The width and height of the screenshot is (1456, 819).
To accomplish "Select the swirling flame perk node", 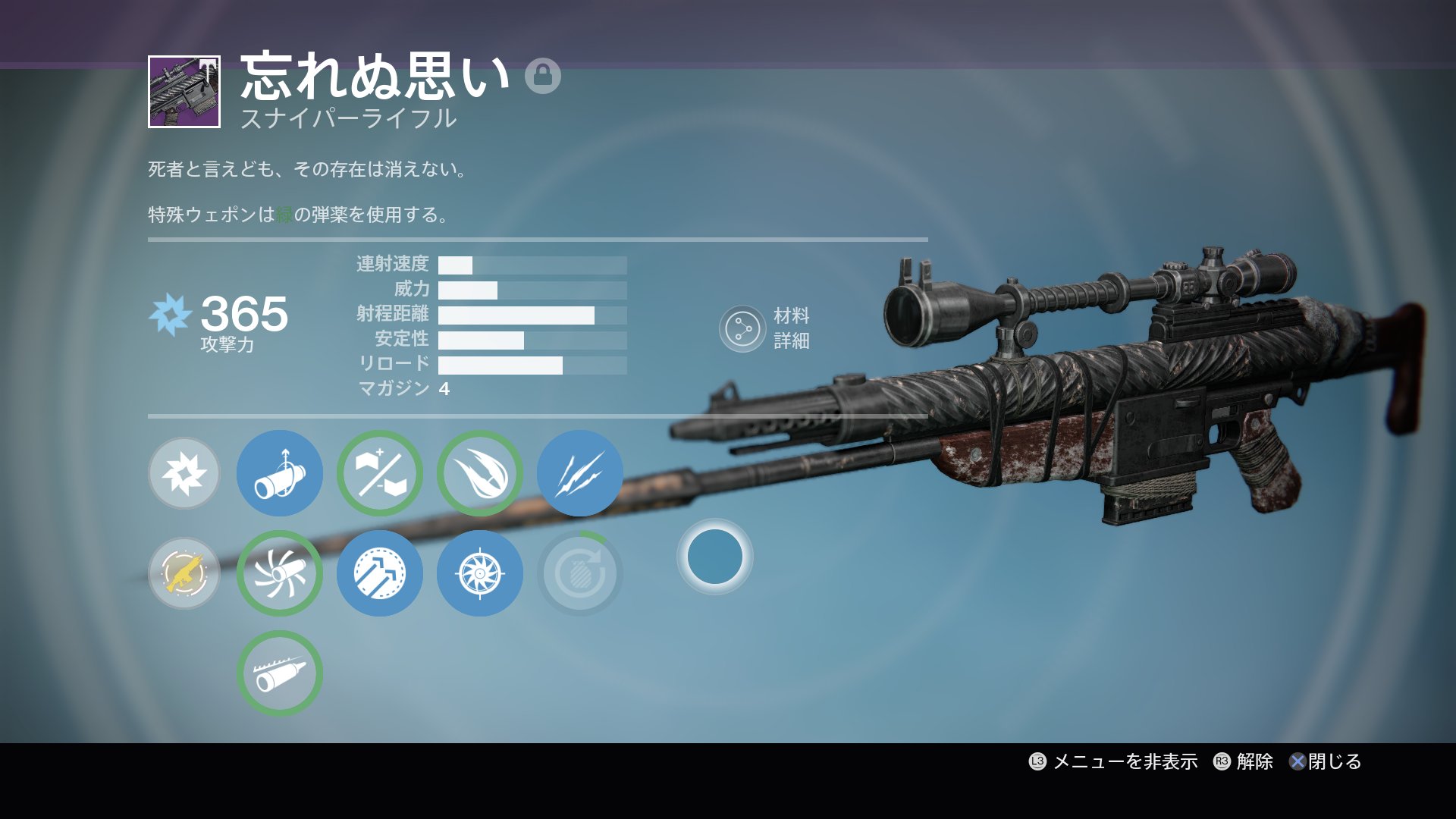I will coord(480,474).
